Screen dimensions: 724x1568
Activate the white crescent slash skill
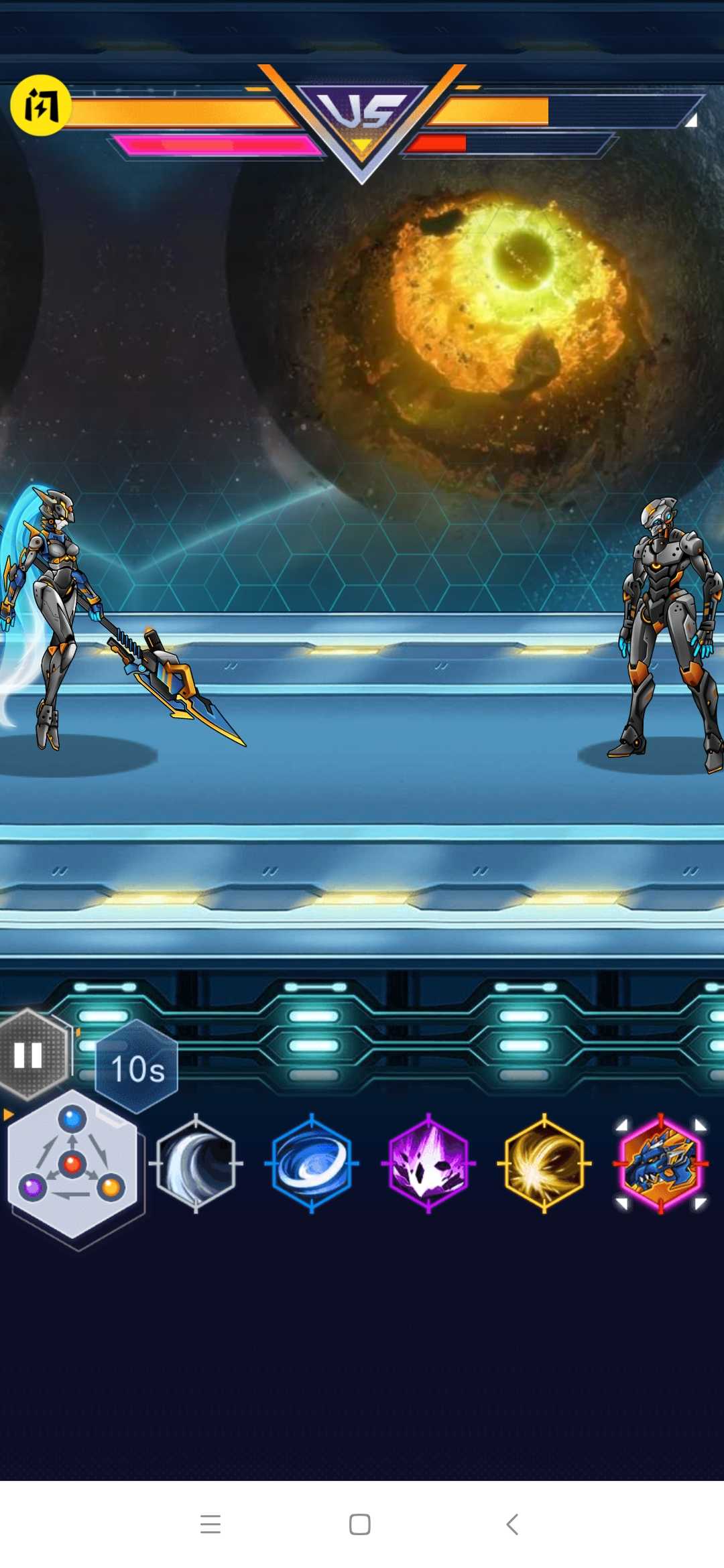click(x=196, y=1163)
